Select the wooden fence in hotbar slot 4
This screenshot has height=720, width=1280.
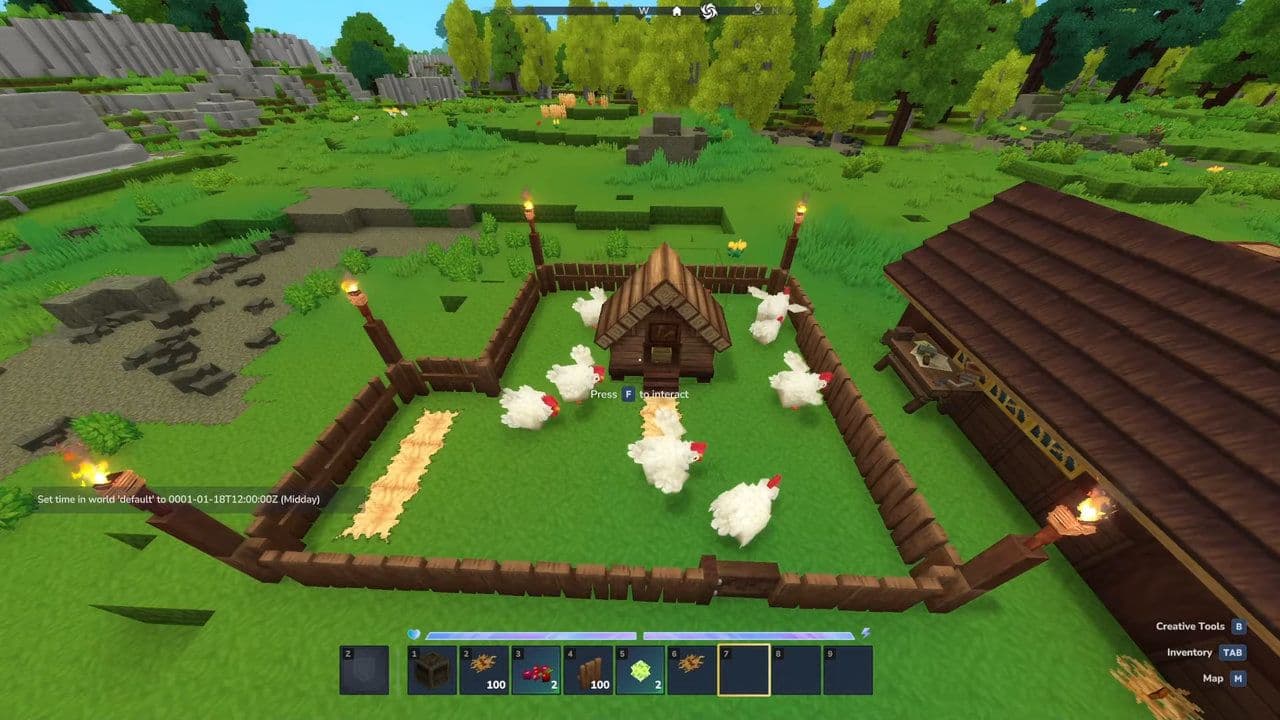pos(589,668)
